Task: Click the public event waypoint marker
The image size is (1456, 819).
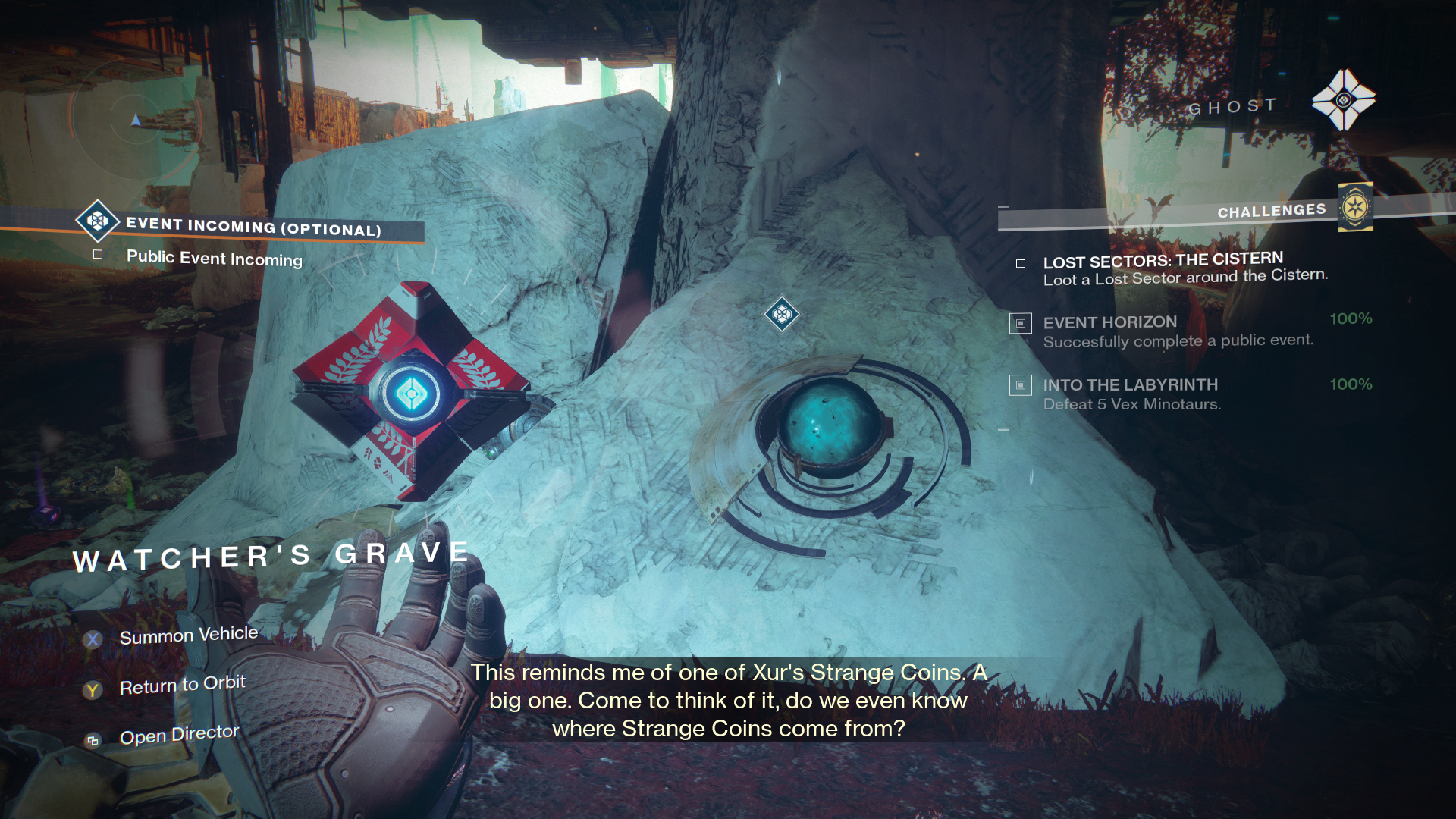Action: click(x=782, y=313)
